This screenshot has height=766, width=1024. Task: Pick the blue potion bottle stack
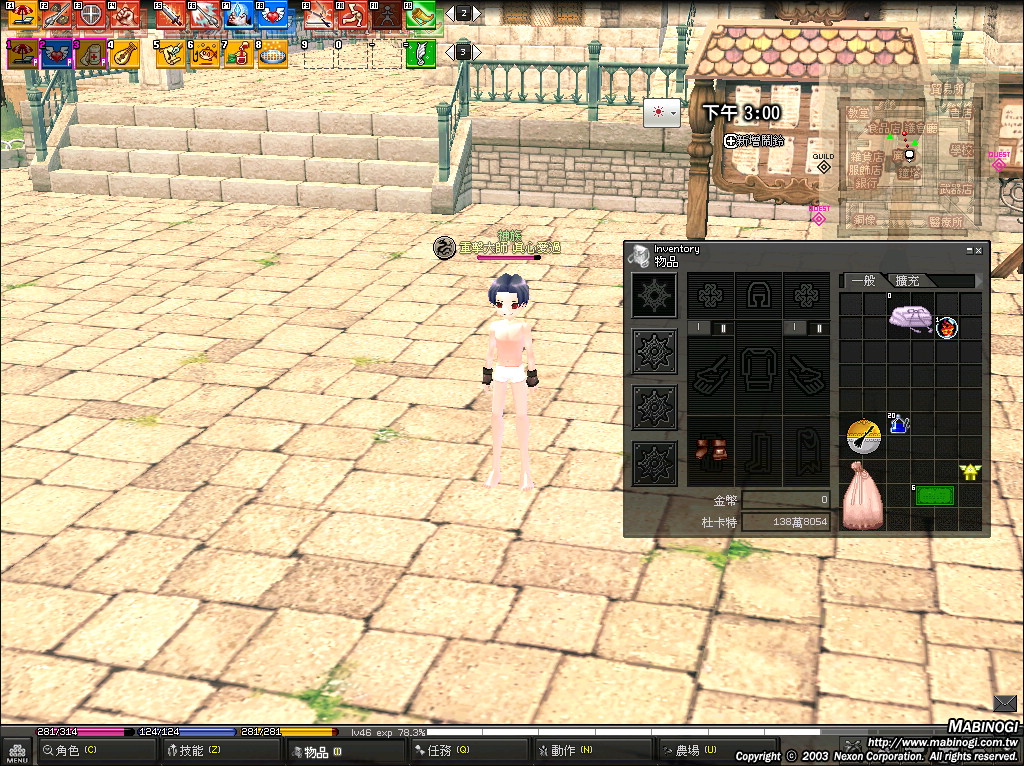[898, 424]
